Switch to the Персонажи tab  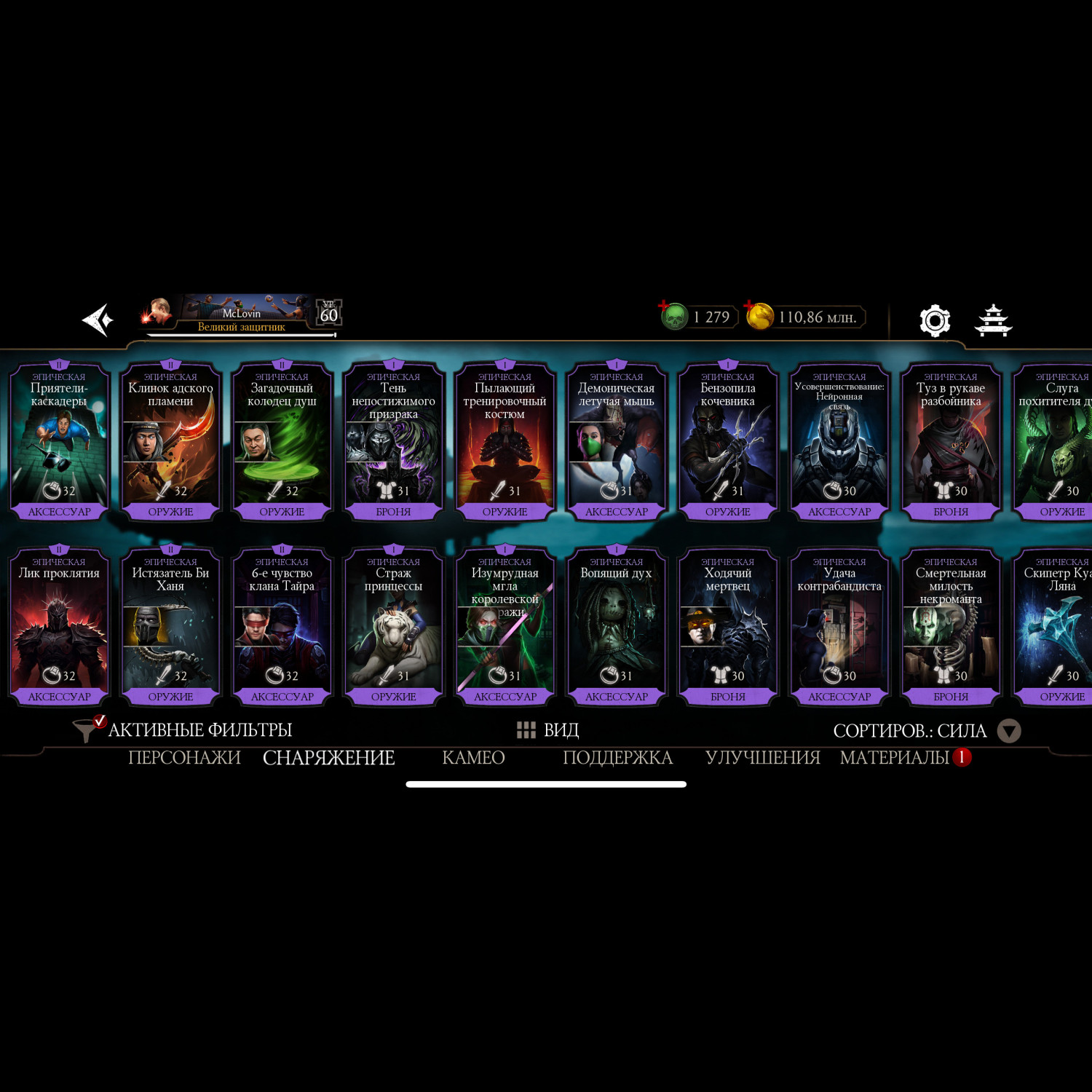coord(184,758)
